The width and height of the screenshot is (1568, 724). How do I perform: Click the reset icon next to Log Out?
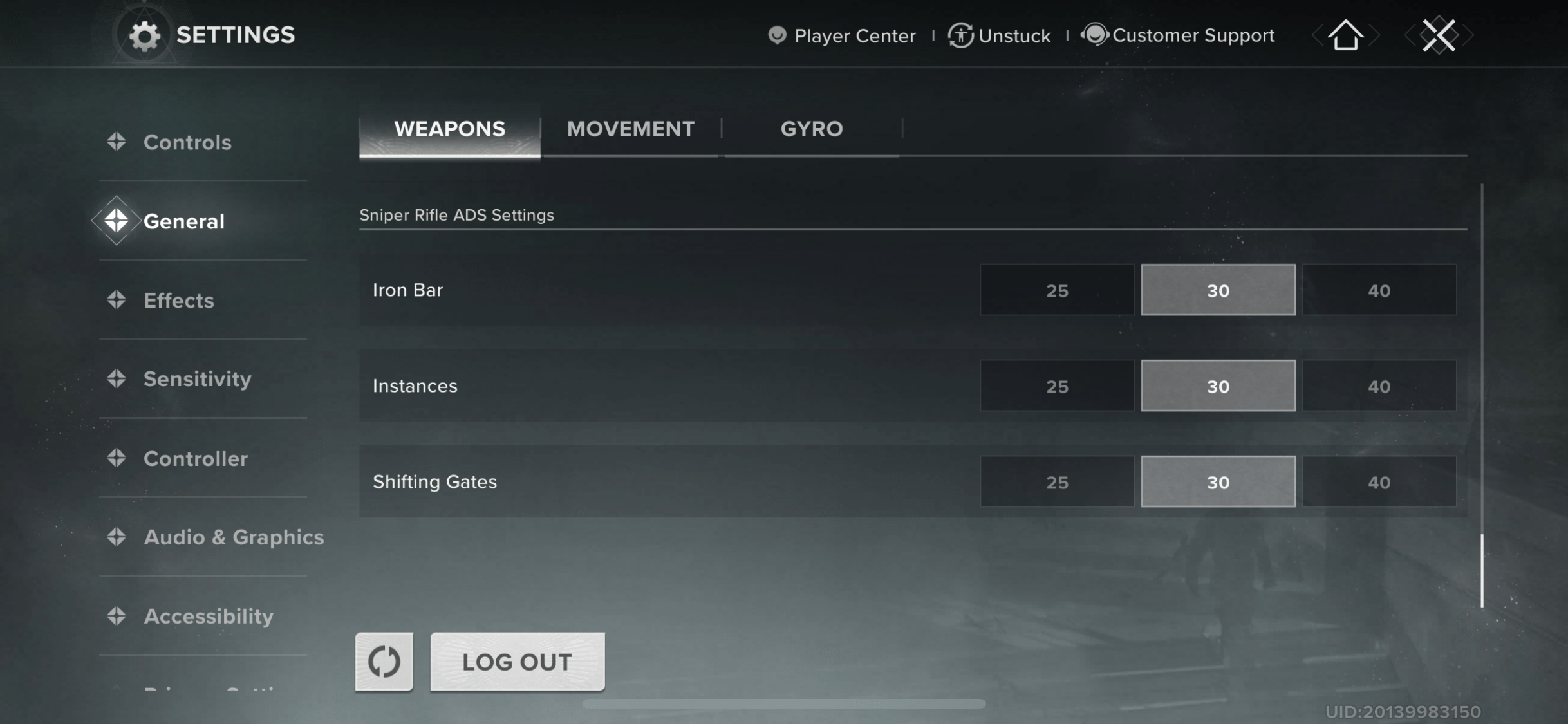click(384, 662)
